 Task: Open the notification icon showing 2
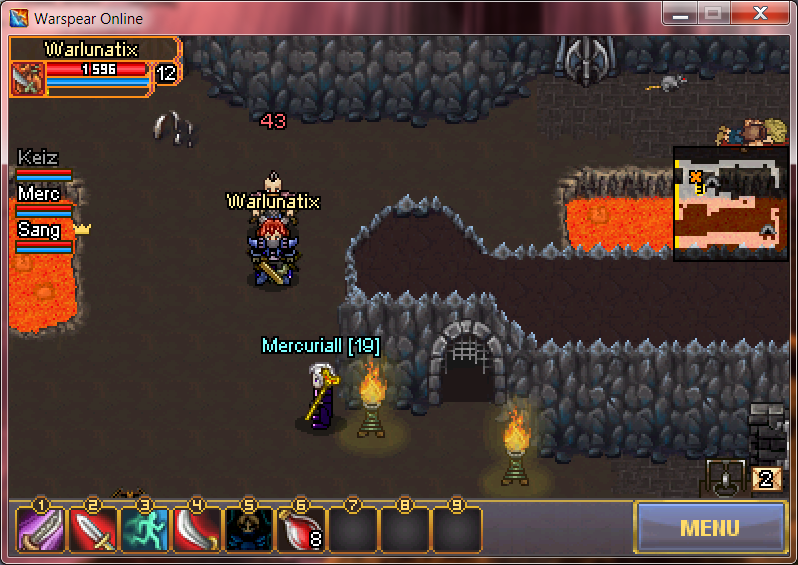(x=767, y=478)
